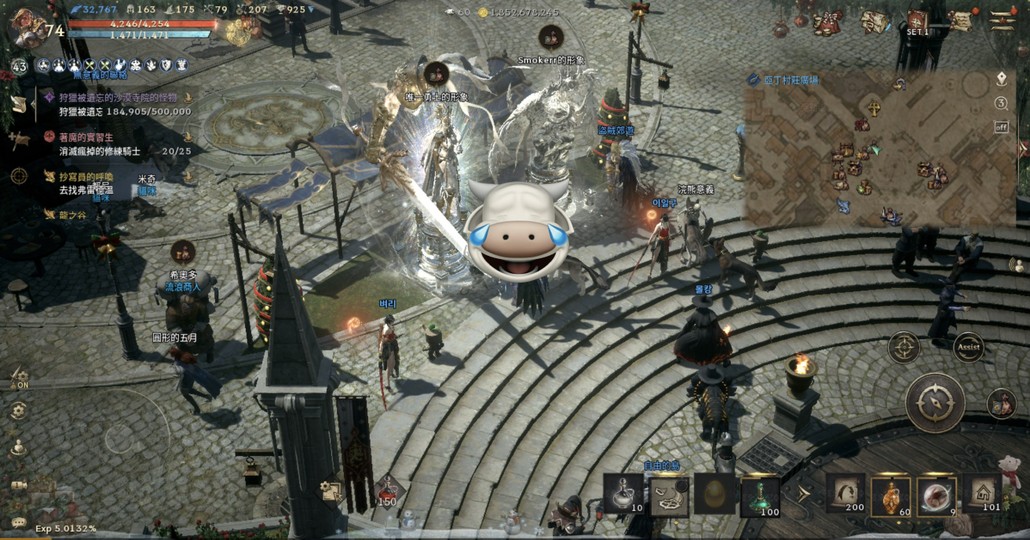Toggle the minimap off switch
The width and height of the screenshot is (1030, 540).
tap(1001, 127)
